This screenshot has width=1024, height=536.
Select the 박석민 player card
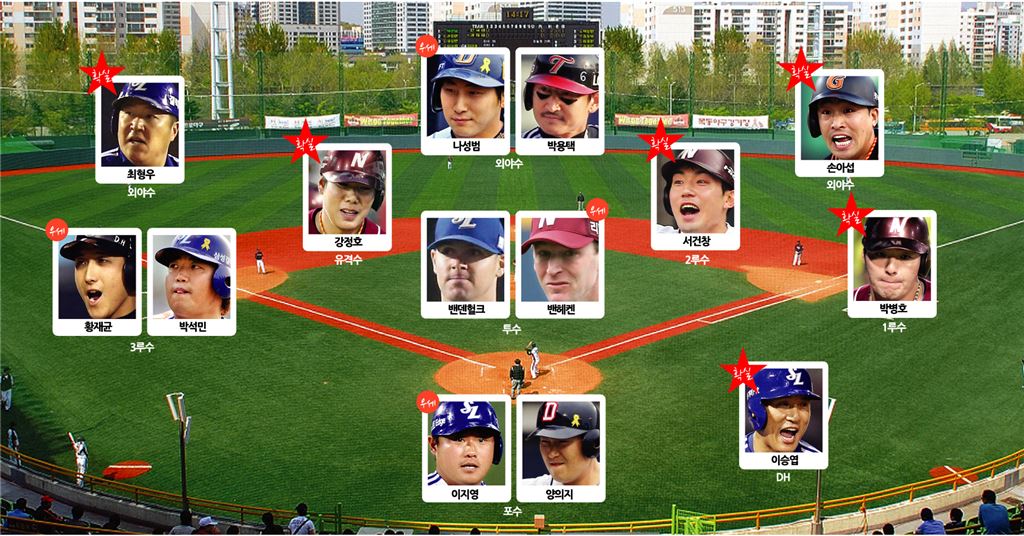(191, 281)
